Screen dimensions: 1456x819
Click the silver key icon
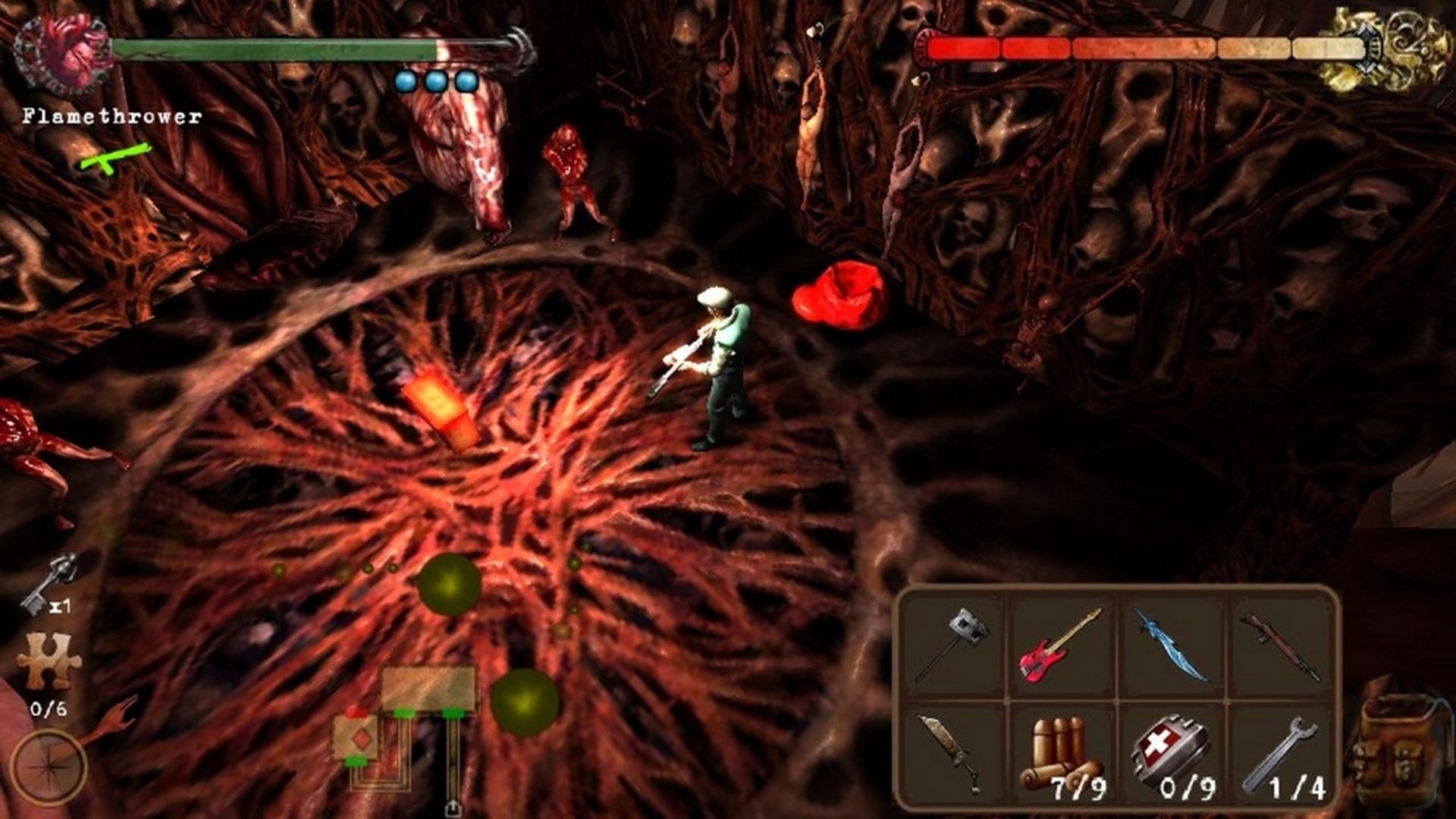(x=49, y=582)
